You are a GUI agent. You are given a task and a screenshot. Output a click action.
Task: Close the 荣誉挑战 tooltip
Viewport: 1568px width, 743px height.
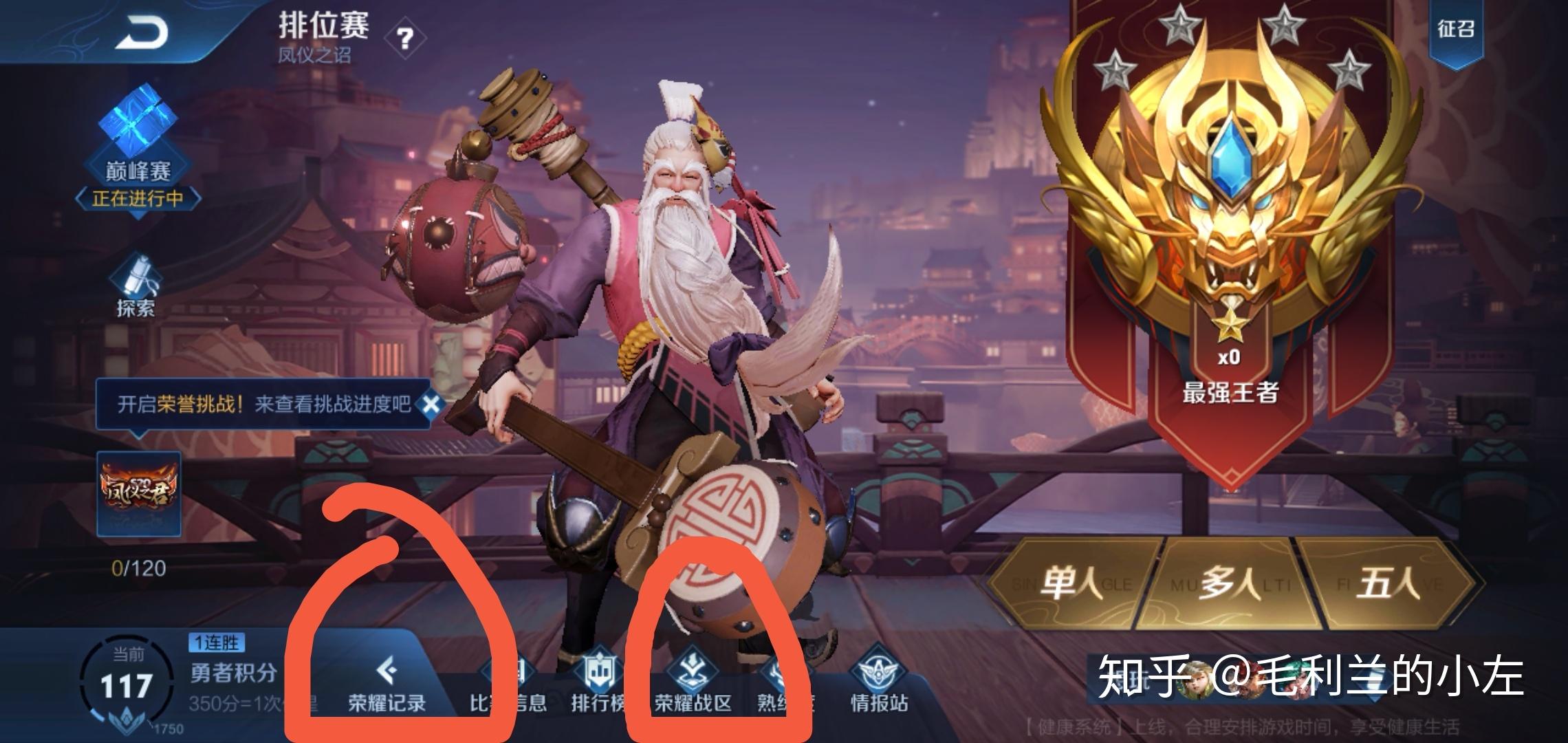coord(431,404)
